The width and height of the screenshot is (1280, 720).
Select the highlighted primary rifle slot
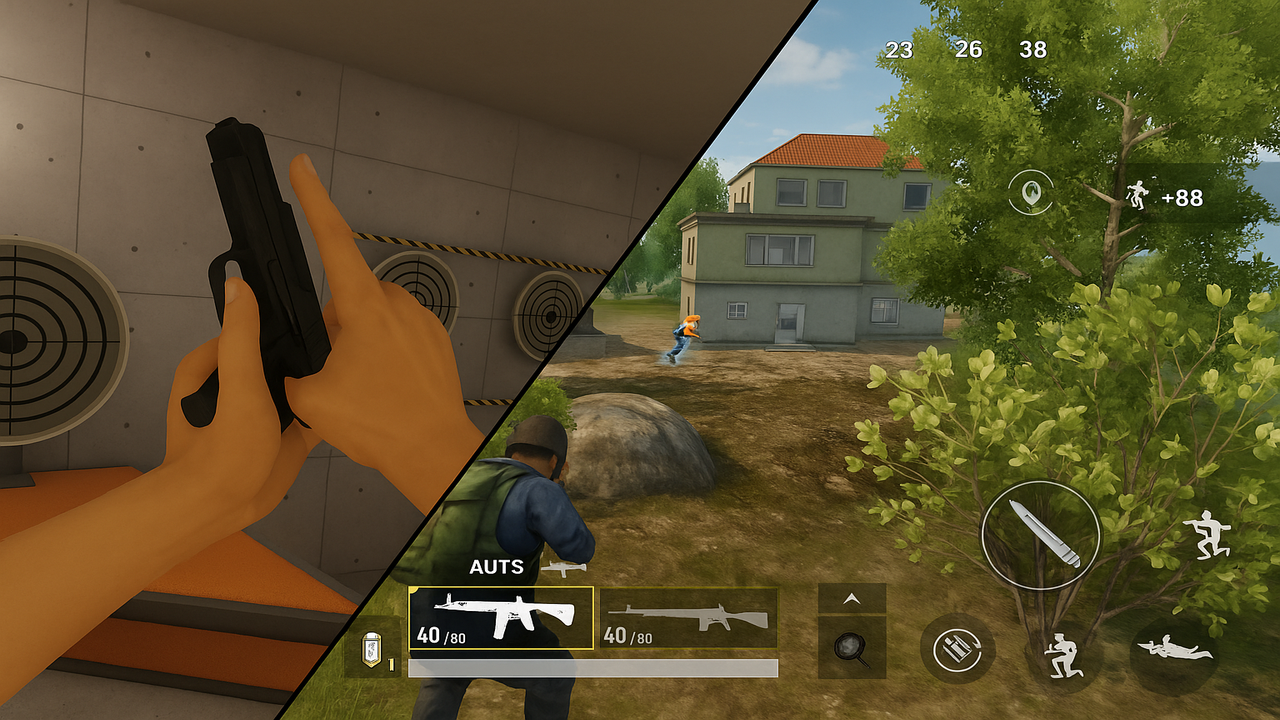[x=501, y=617]
